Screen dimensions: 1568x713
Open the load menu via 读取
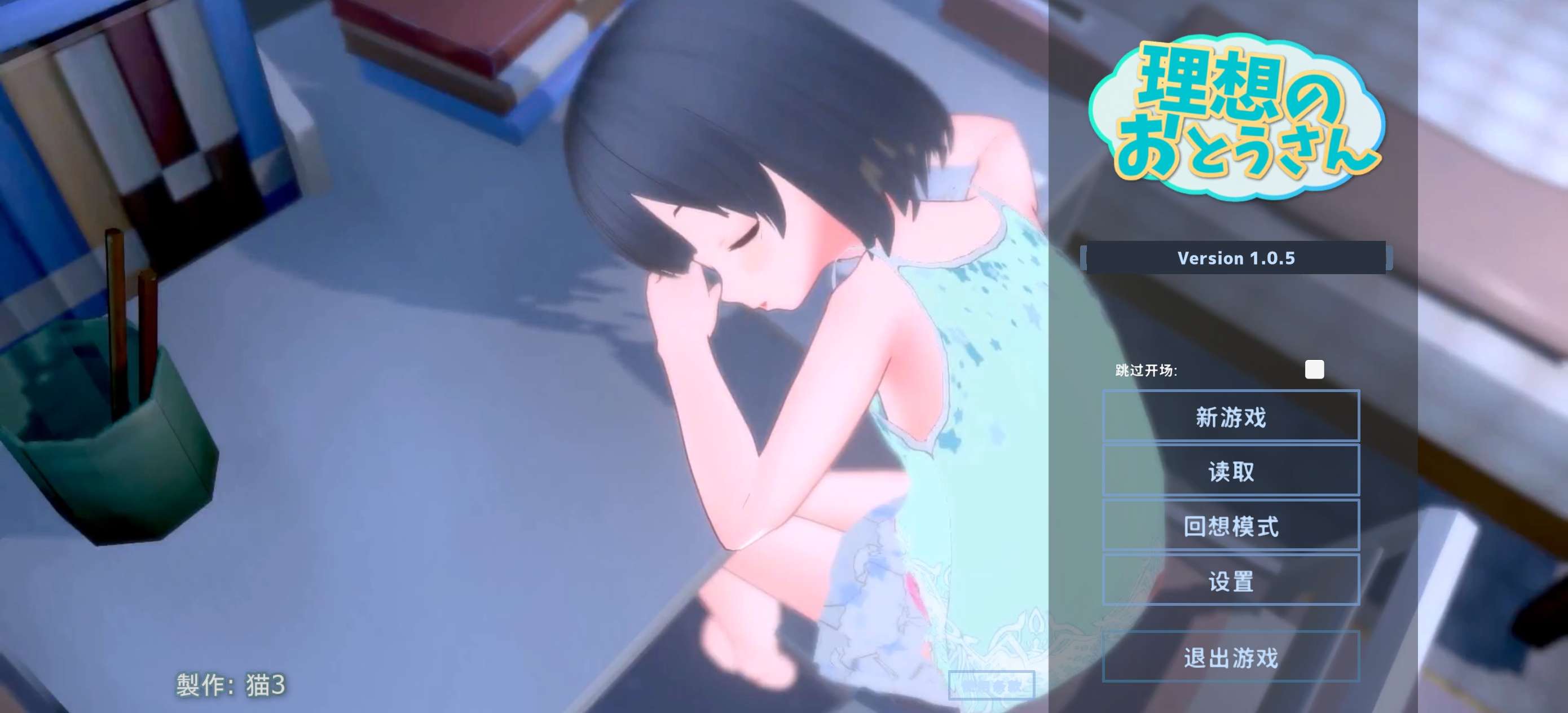point(1231,471)
